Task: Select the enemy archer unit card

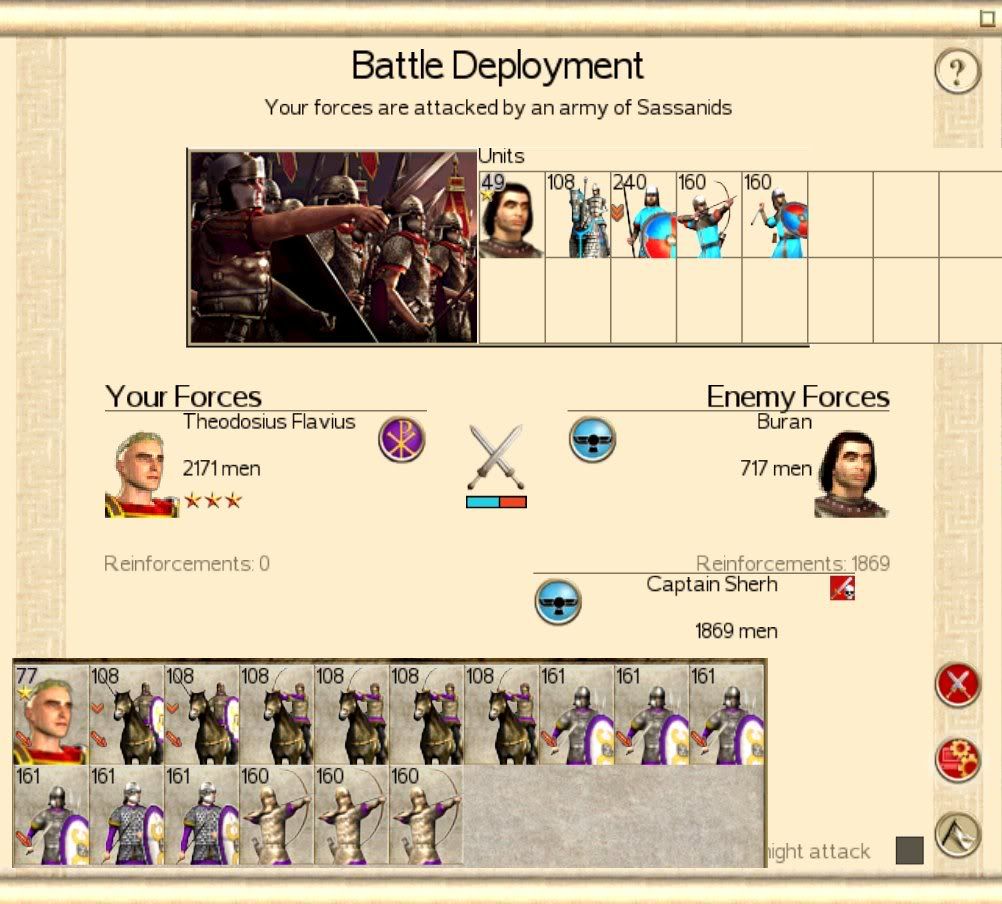Action: 709,214
